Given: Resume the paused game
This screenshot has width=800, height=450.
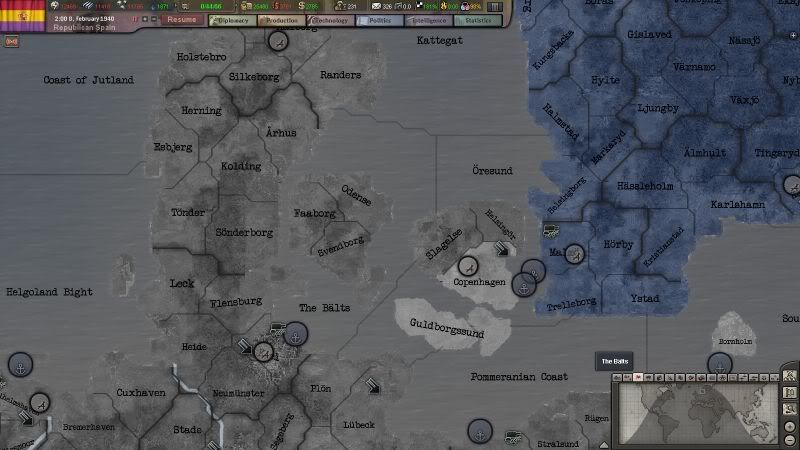Looking at the screenshot, I should (x=181, y=19).
